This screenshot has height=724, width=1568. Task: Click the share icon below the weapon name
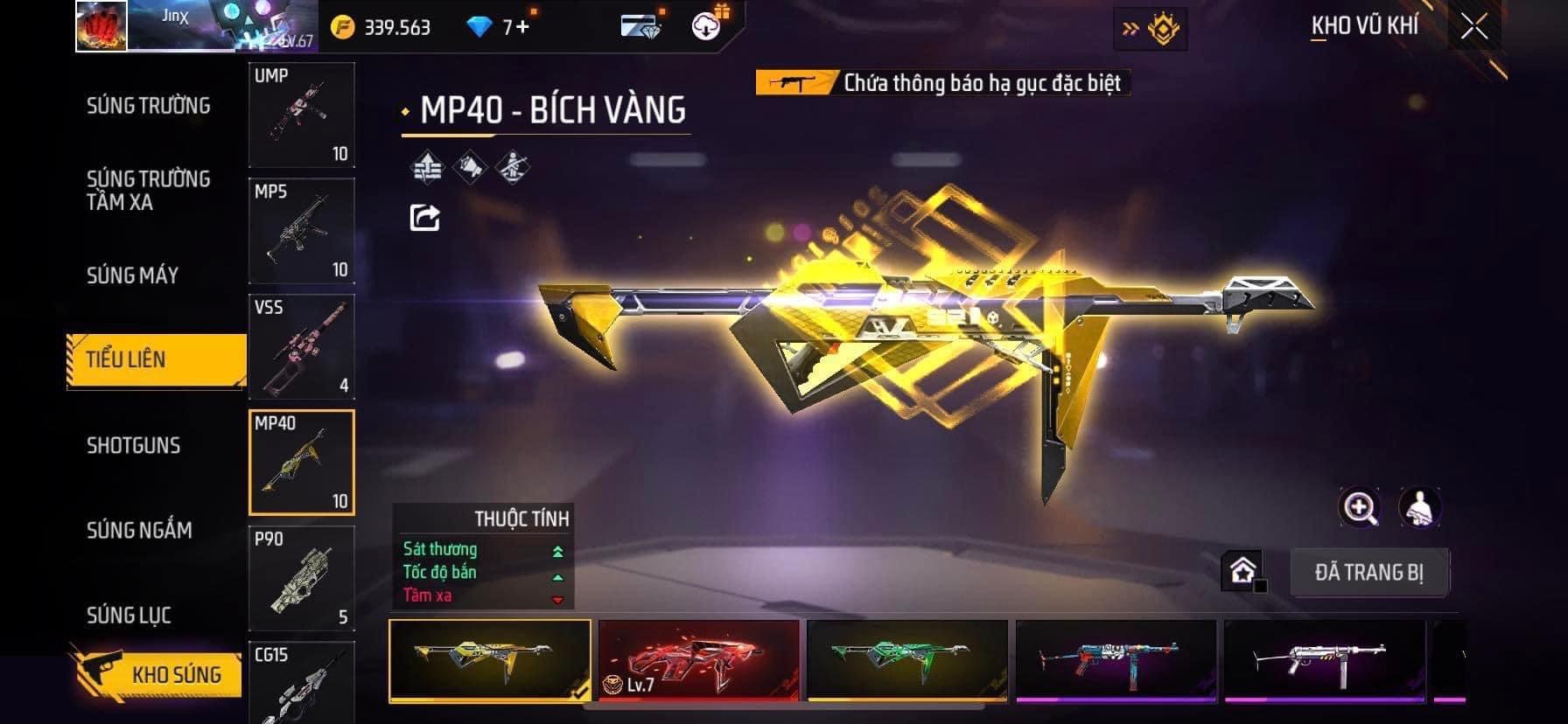click(x=425, y=217)
